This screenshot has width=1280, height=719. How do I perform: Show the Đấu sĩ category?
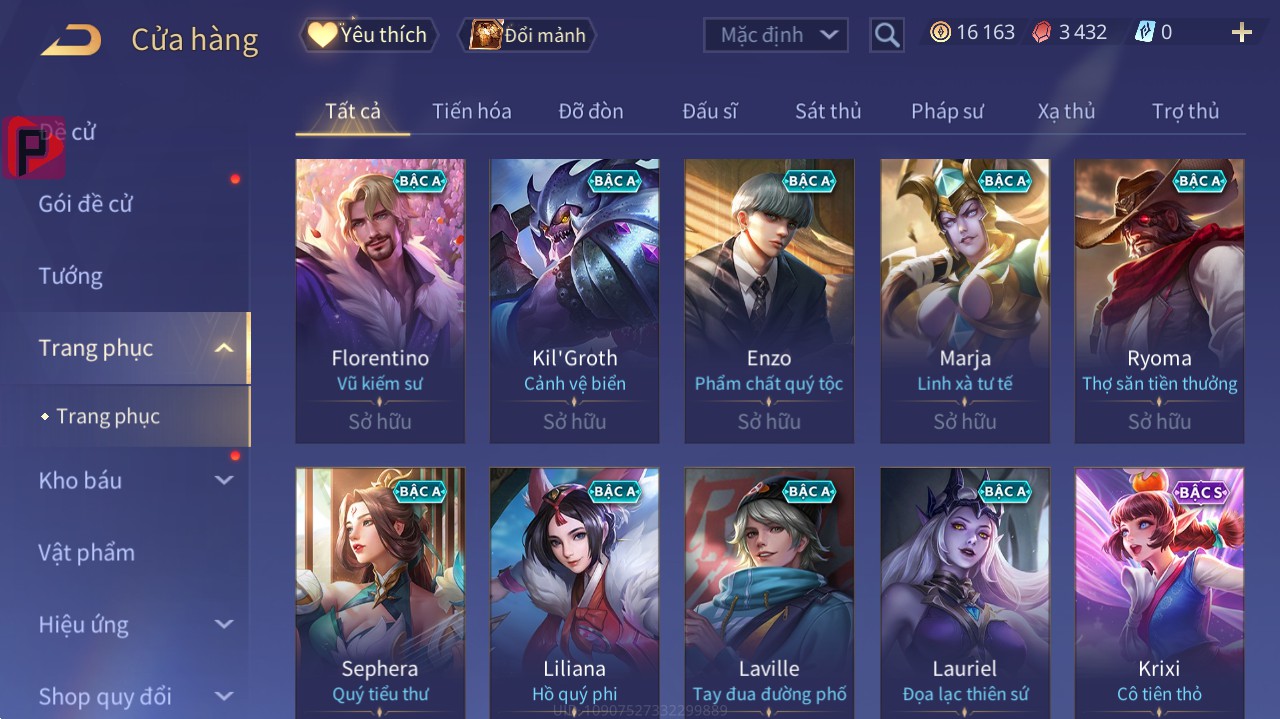click(x=709, y=111)
